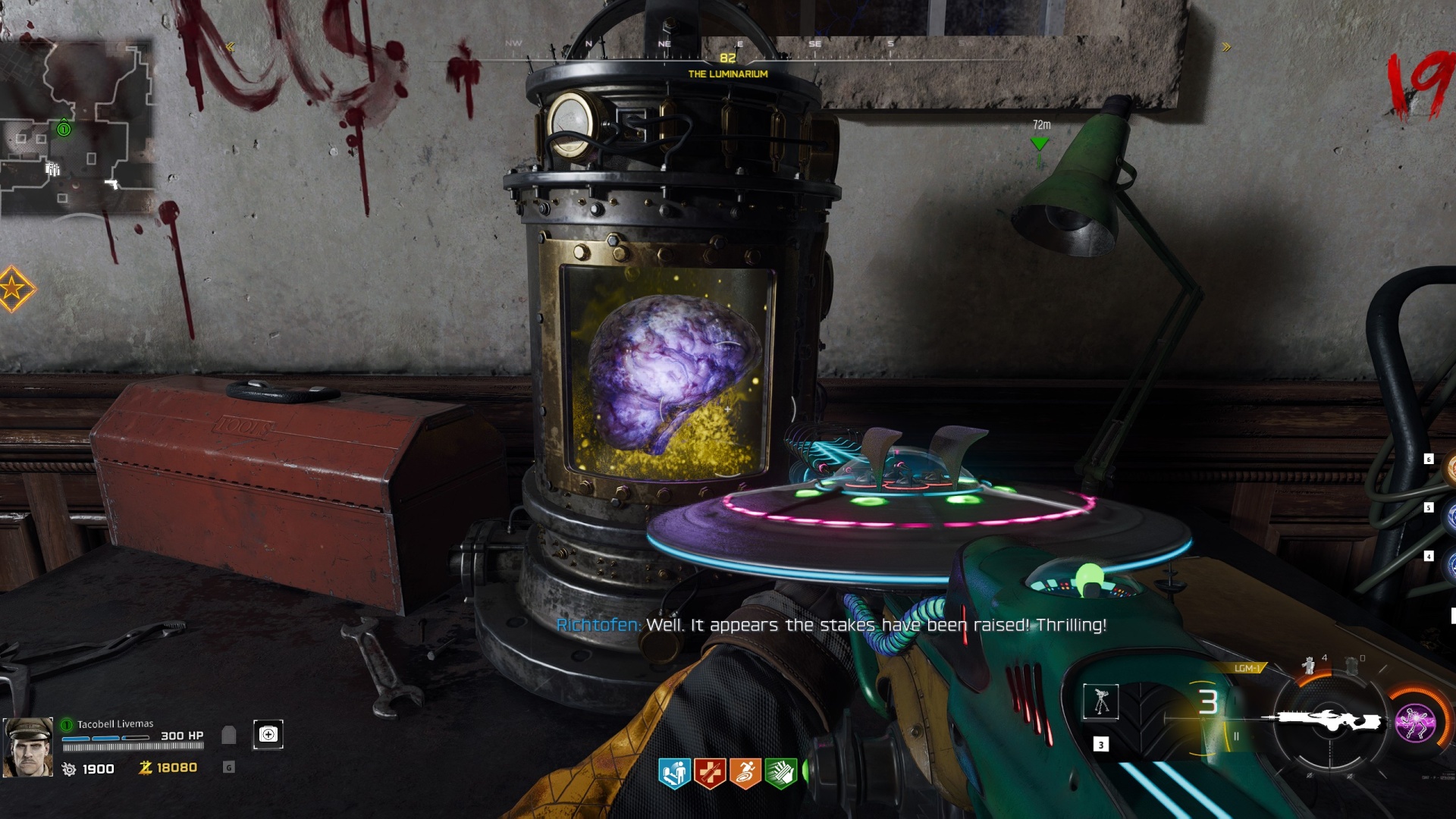This screenshot has height=819, width=1456.
Task: Open the minimap
Action: (77, 127)
